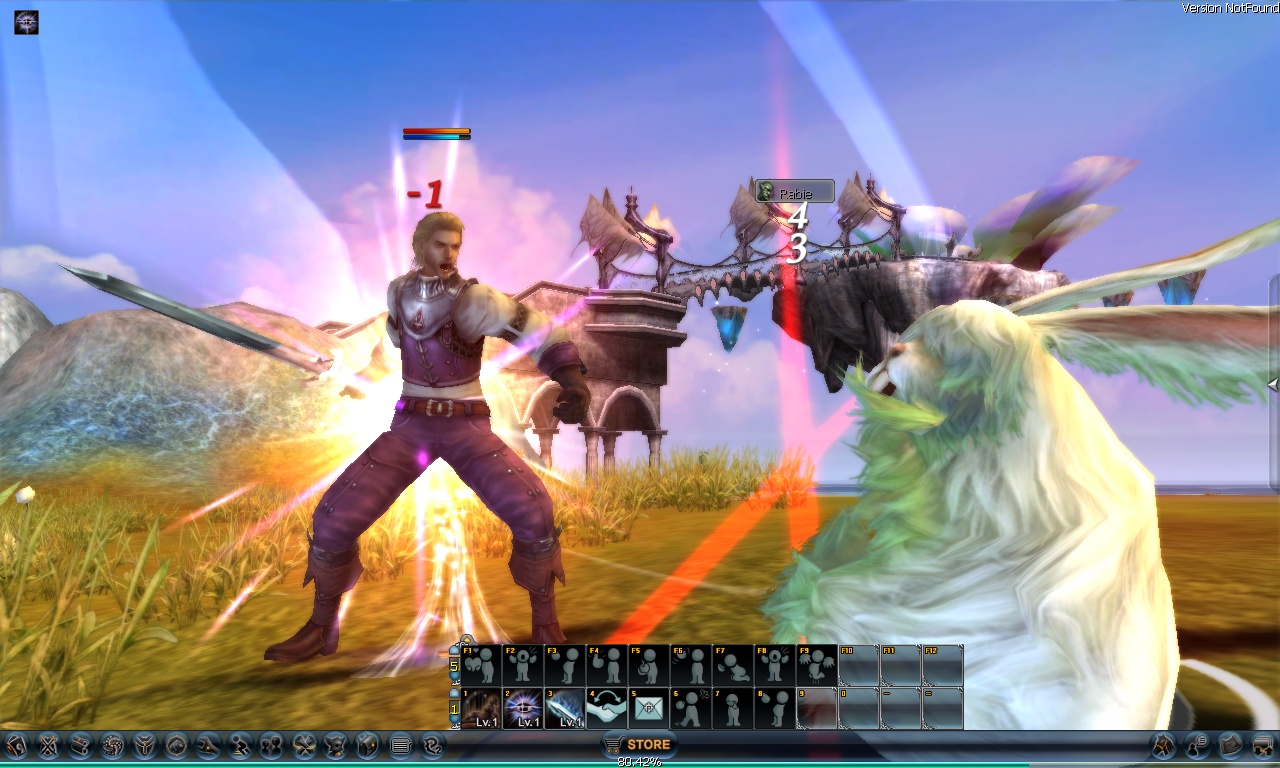Open the party icon showing two figures
Viewport: 1280px width, 768px height.
(272, 745)
